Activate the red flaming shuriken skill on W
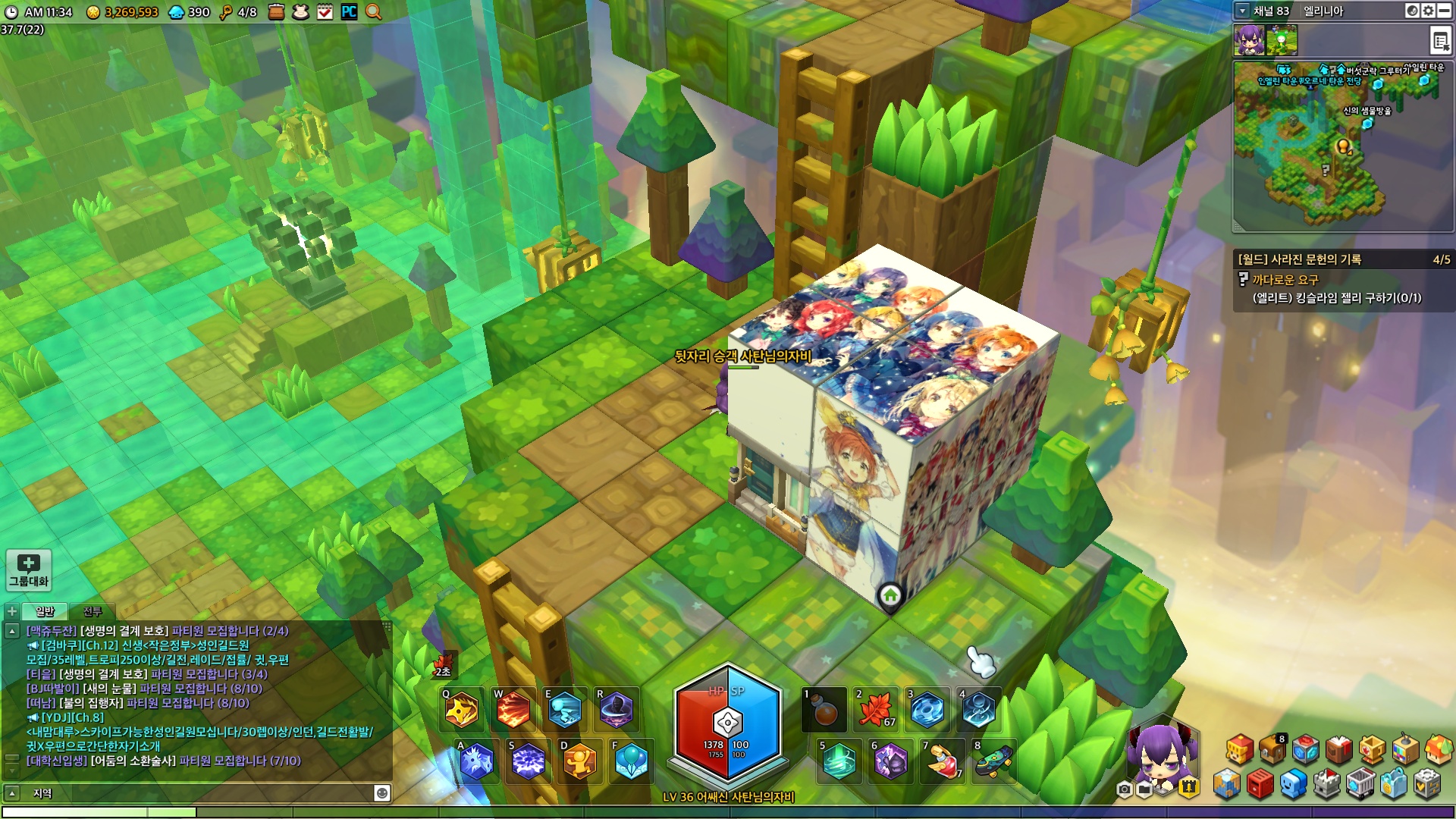This screenshot has height=819, width=1456. click(513, 711)
